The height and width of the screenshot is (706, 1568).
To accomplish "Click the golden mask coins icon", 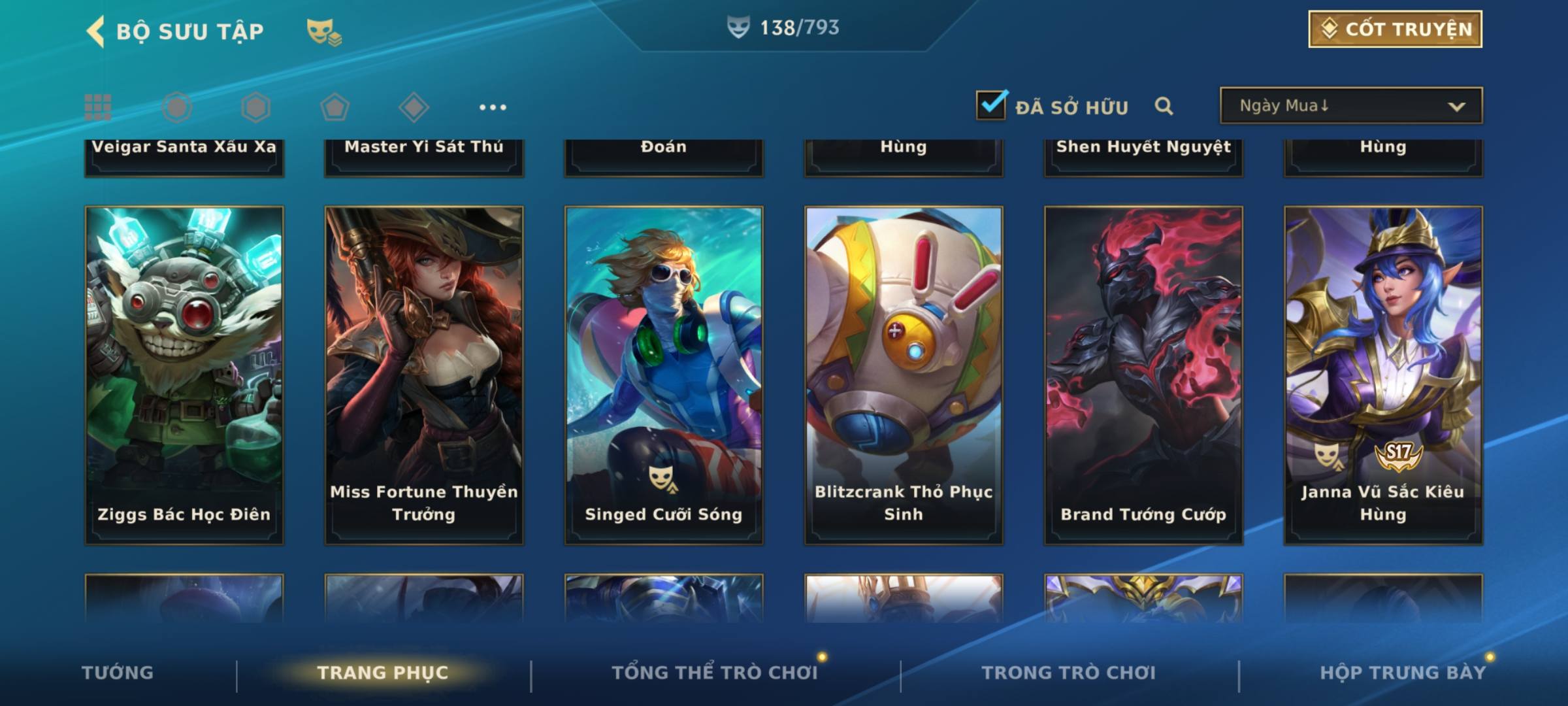I will pos(324,31).
